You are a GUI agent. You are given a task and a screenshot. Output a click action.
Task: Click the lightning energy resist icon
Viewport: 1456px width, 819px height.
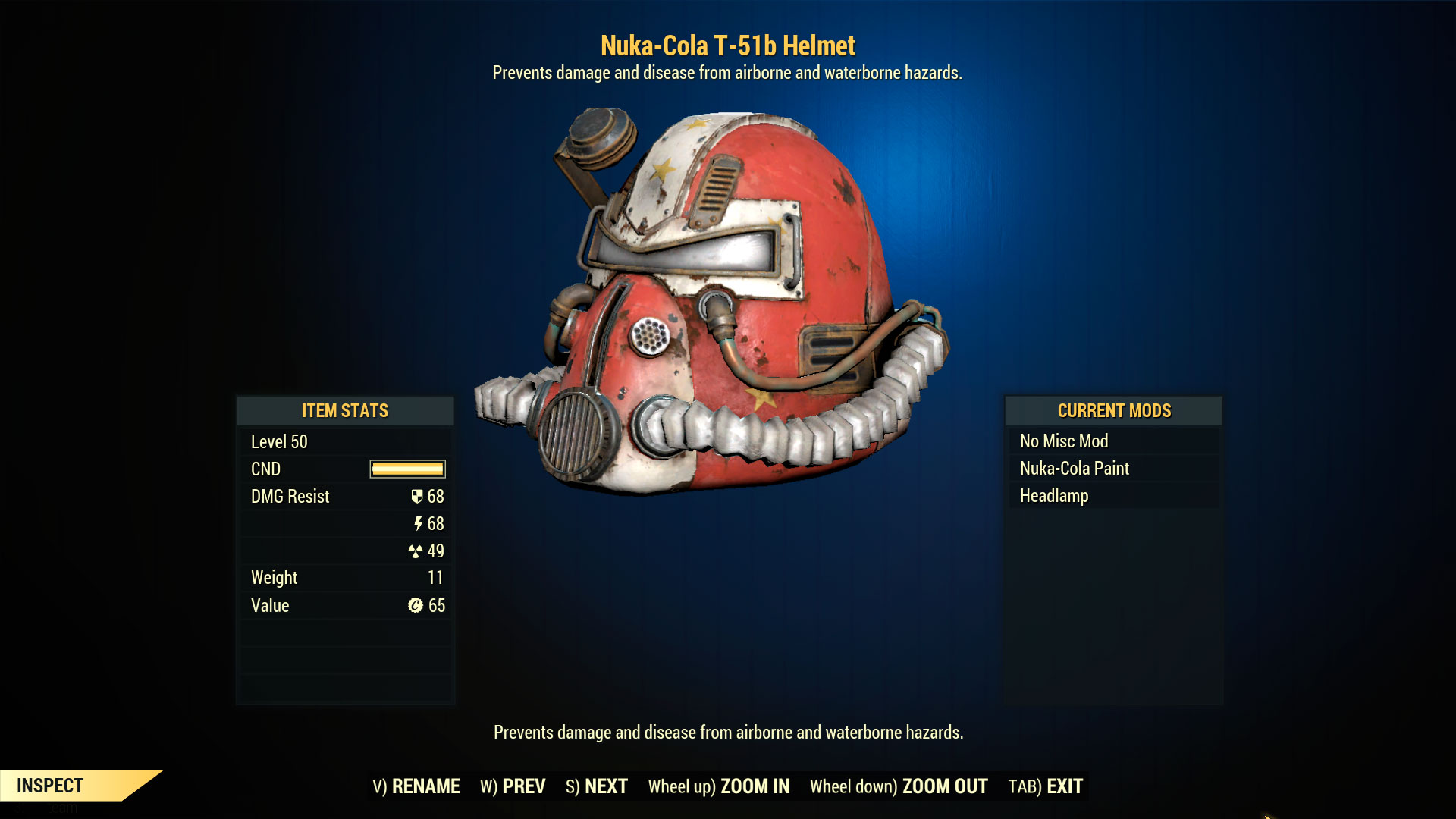(418, 523)
